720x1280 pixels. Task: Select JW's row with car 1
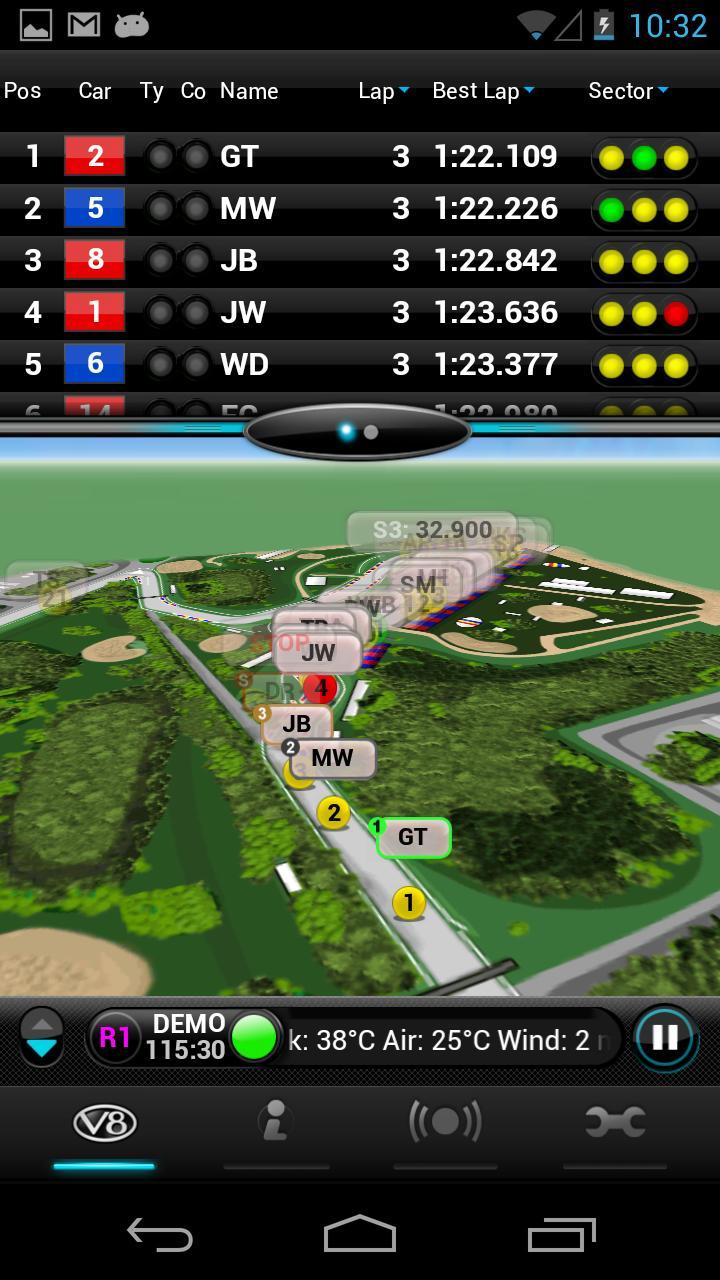click(360, 313)
